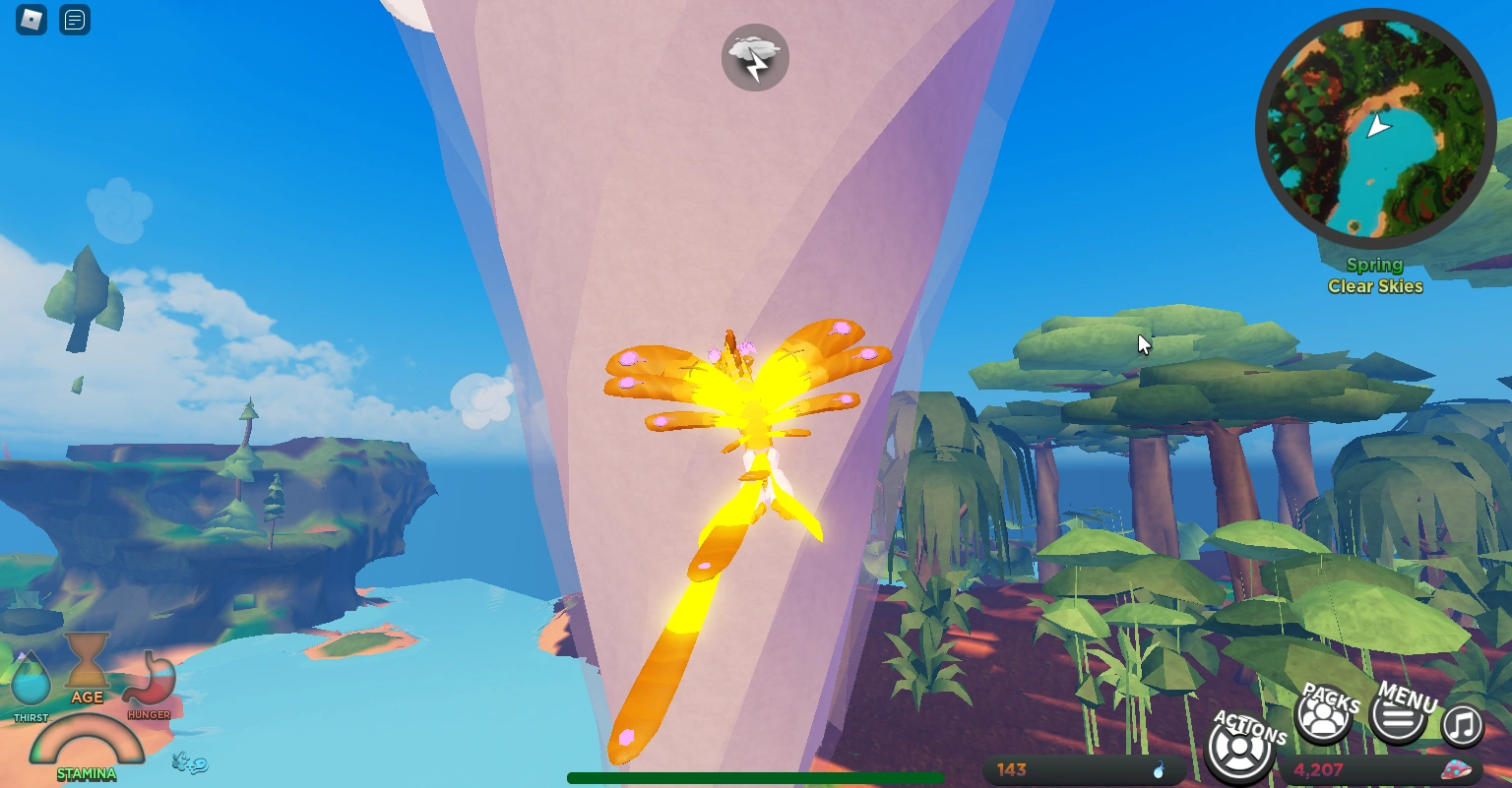Click the weather cloud icon at top center
Screen dimensions: 1512x788
pos(755,57)
